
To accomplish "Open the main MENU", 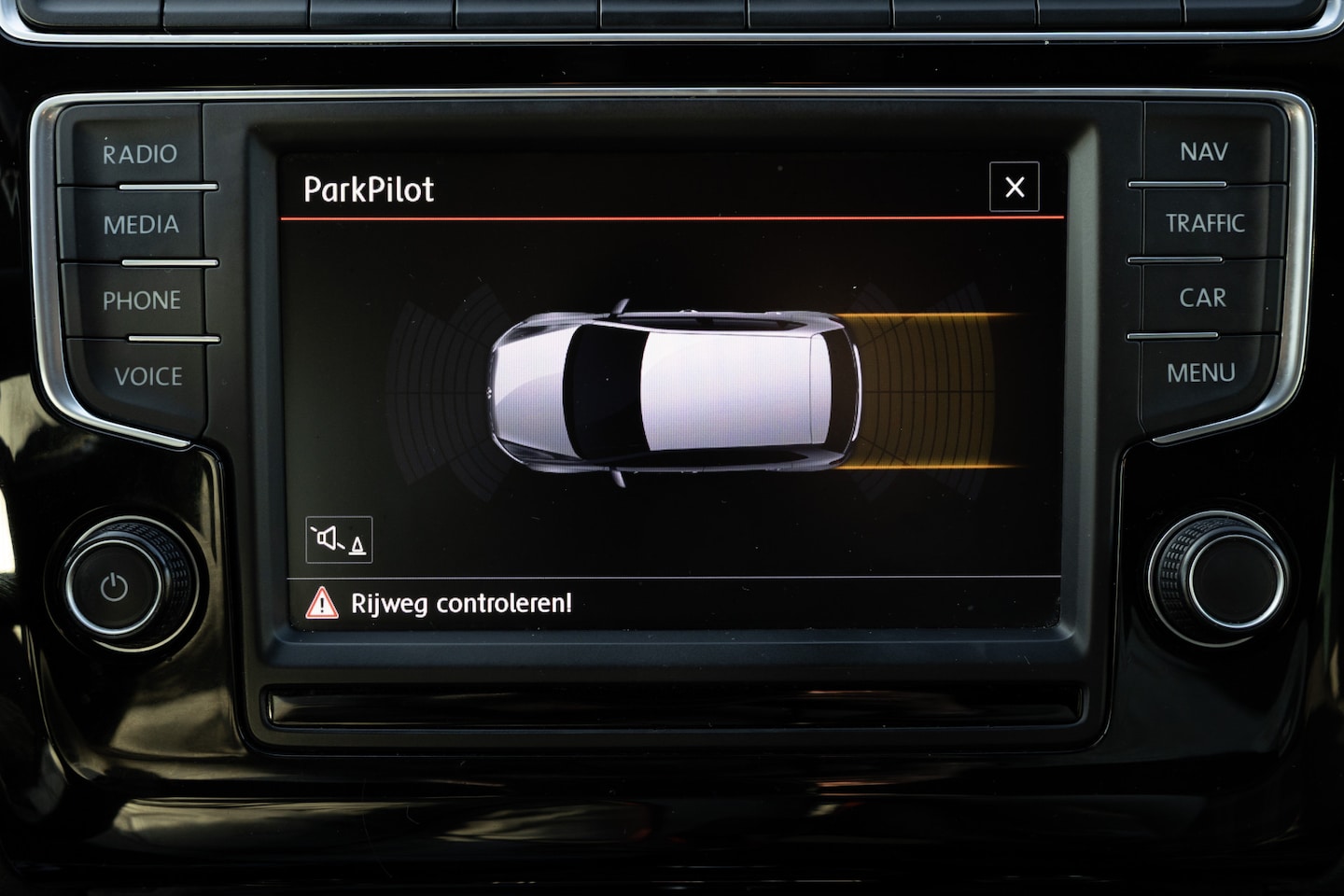I will pos(1200,373).
